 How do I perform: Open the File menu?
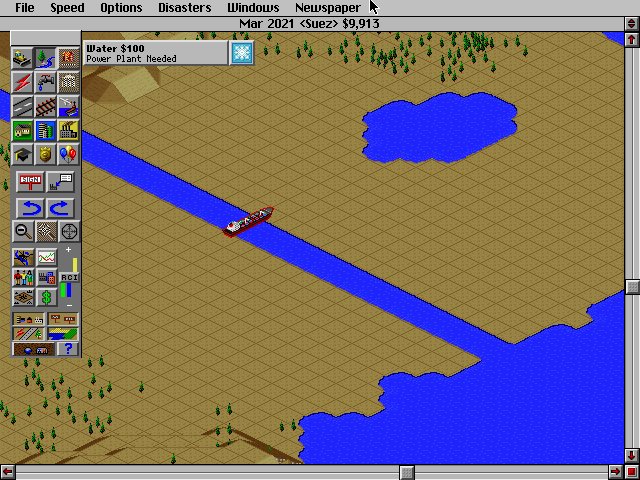tap(24, 8)
